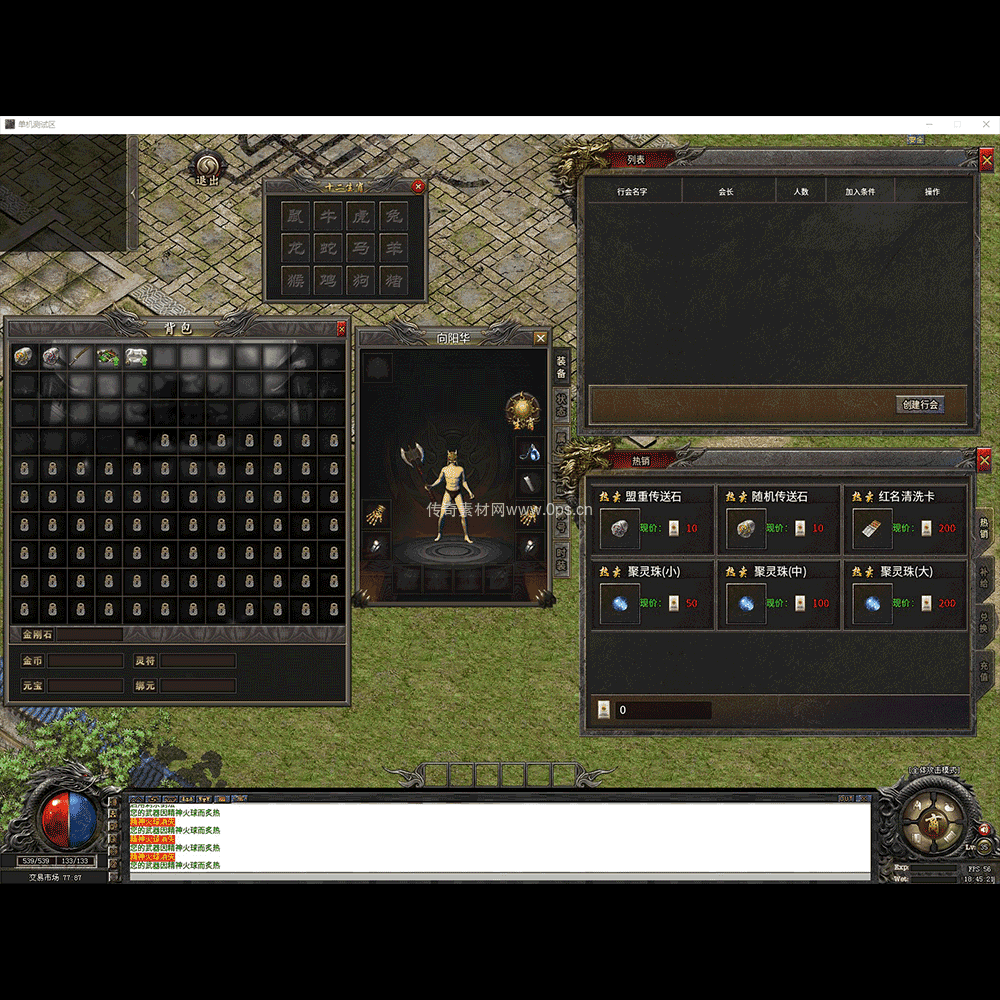Click the 商 shop button on the compass

[x=932, y=823]
